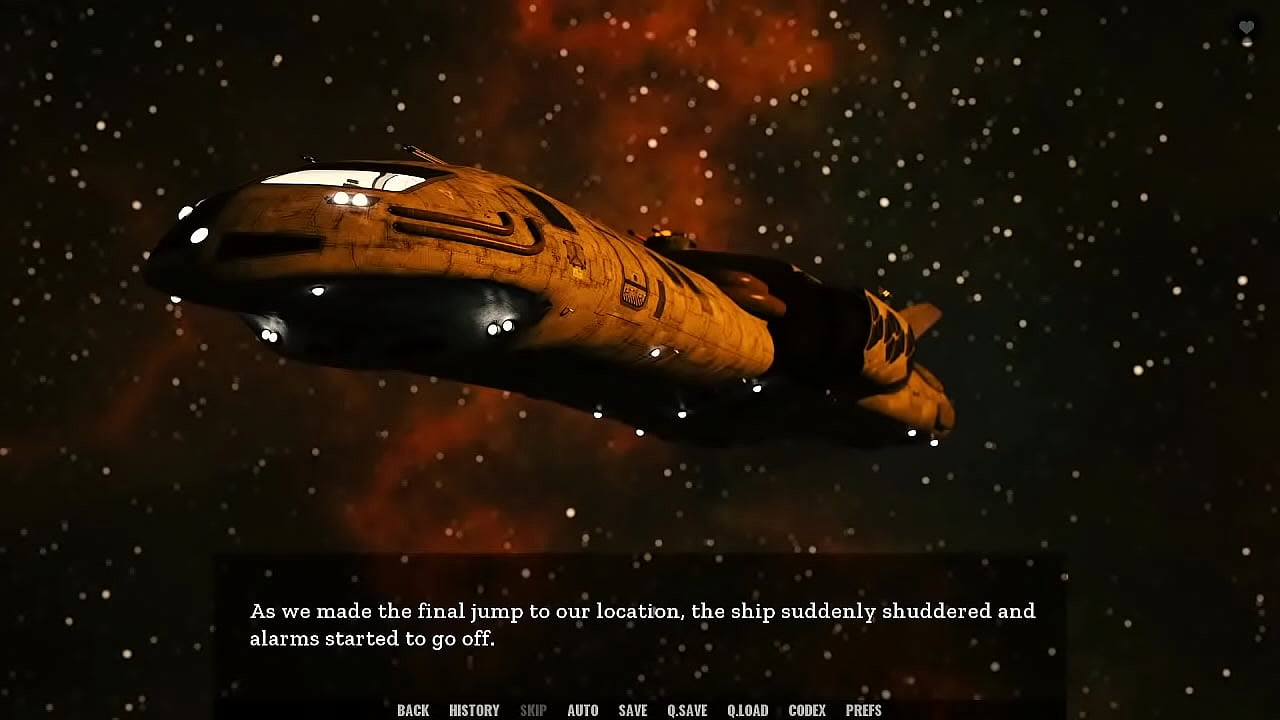Turn on automatic text playback via AUTO
The image size is (1280, 720).
(582, 710)
